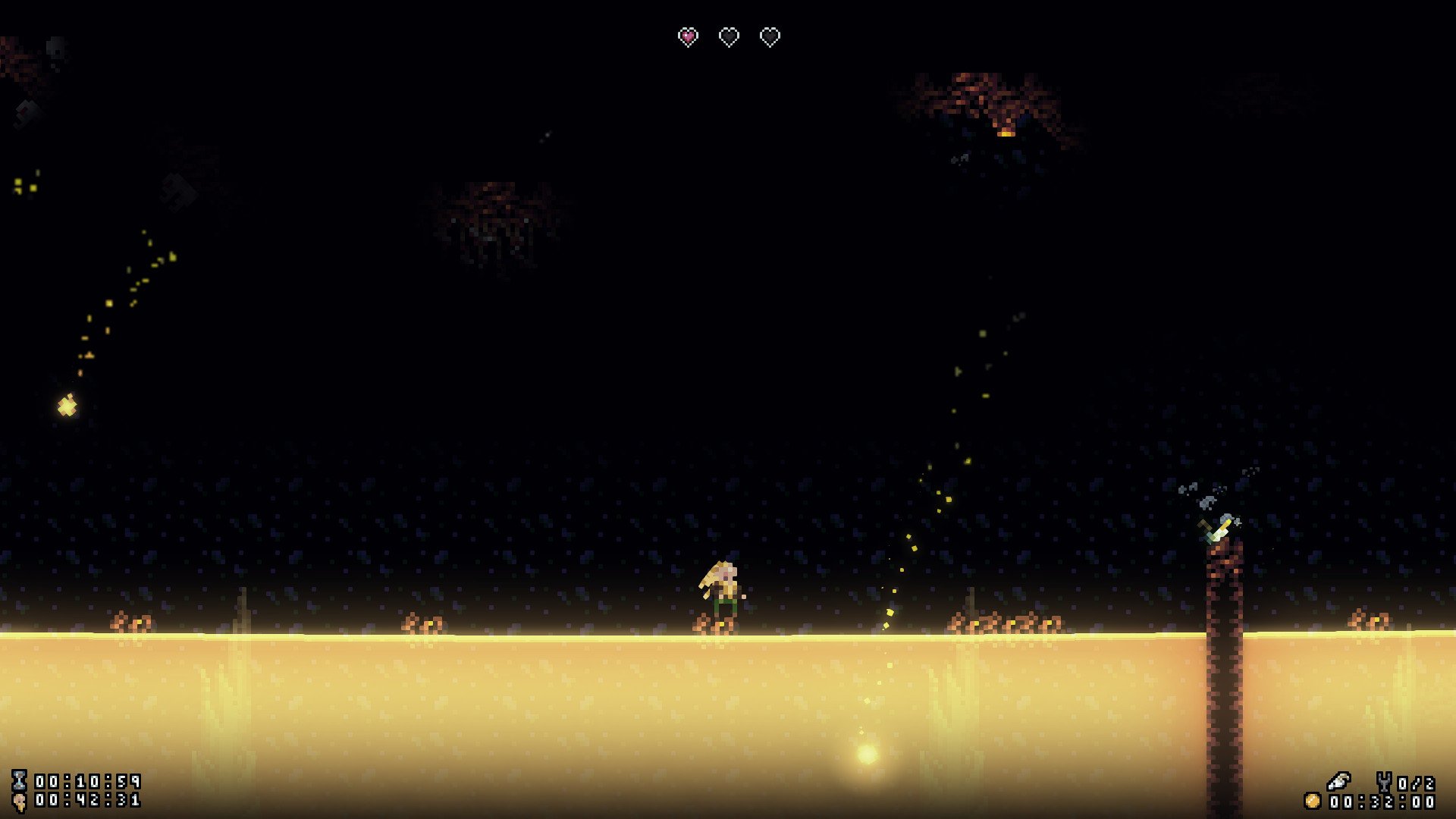Click the hourglass timer icon
This screenshot has height=819, width=1456.
click(x=19, y=780)
